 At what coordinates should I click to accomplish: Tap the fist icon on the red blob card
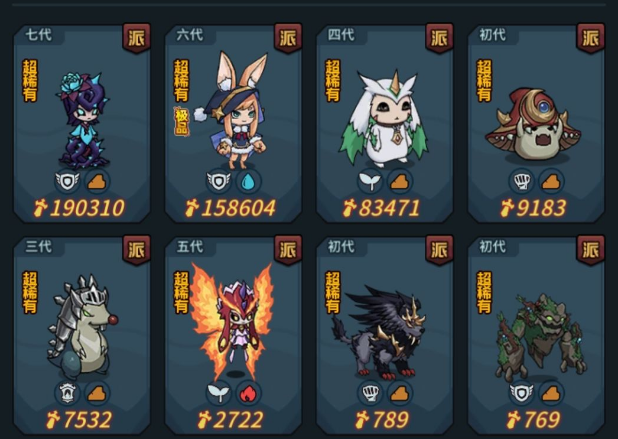521,181
